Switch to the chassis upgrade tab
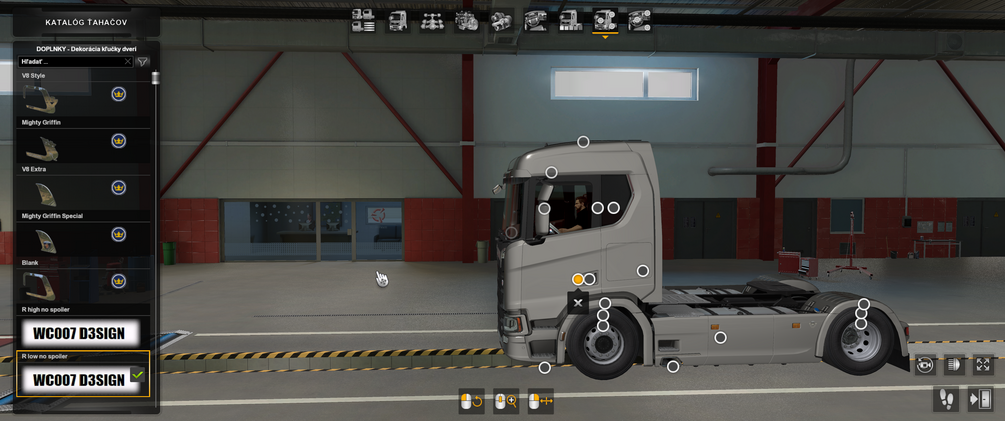The width and height of the screenshot is (1005, 421). [x=432, y=20]
